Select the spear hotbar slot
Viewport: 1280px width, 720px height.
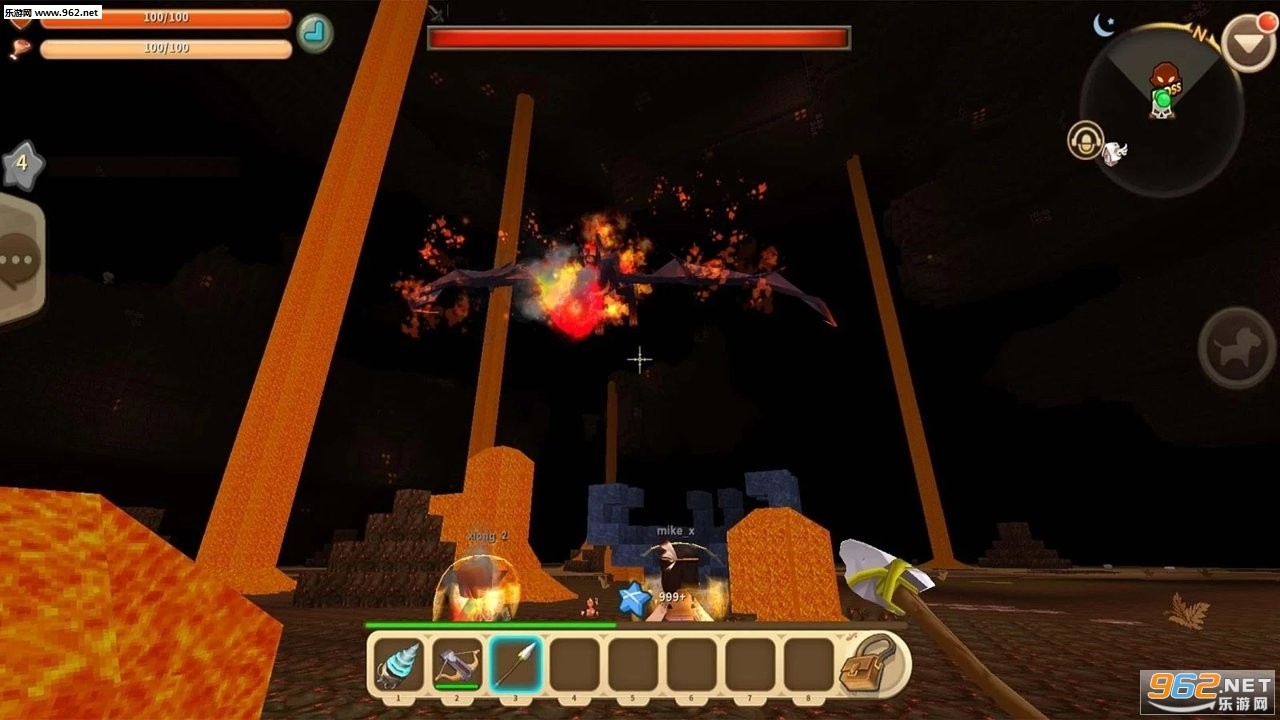(x=516, y=664)
